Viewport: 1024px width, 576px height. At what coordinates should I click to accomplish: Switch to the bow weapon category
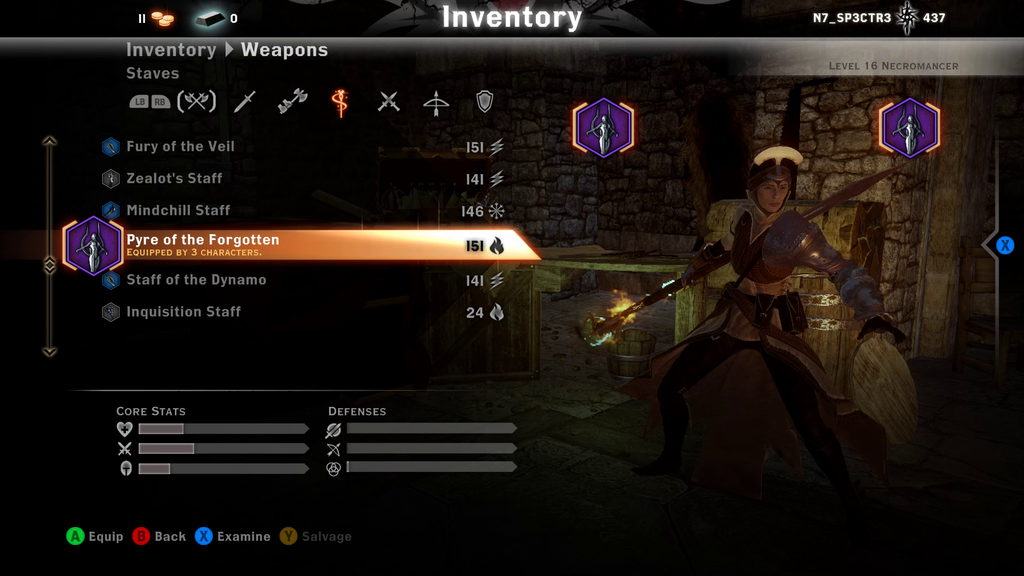pos(436,102)
